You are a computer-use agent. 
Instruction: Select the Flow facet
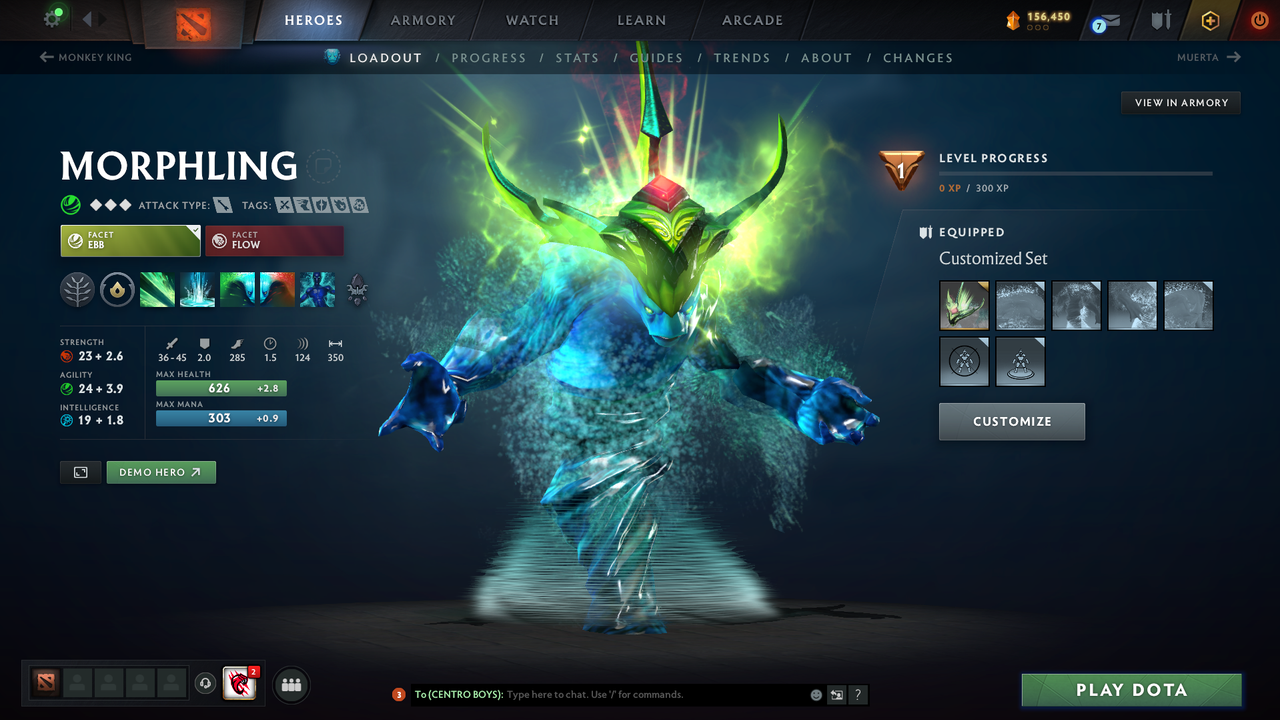pyautogui.click(x=274, y=240)
